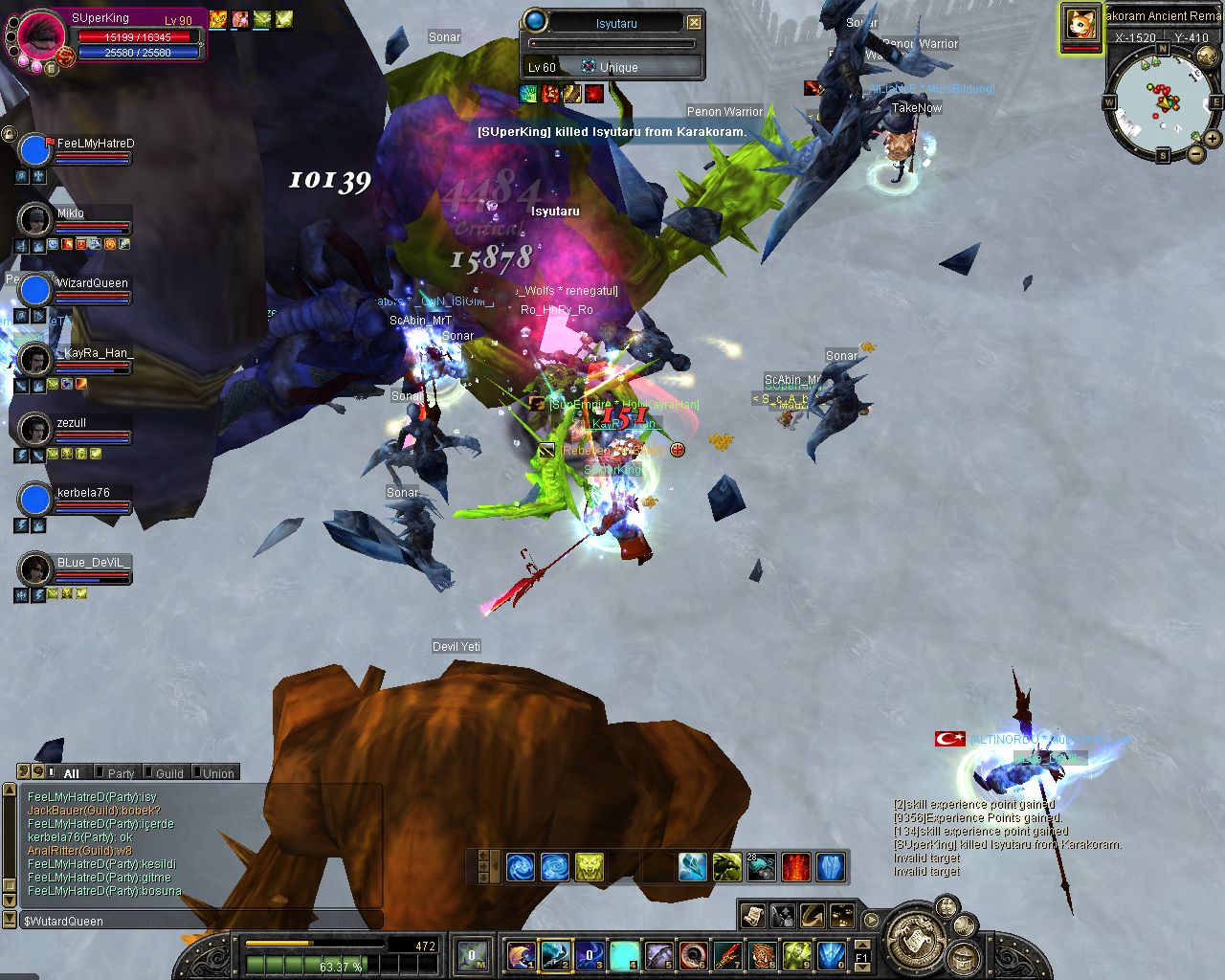Select the cat pet portrait
This screenshot has height=980, width=1225.
(x=1080, y=24)
